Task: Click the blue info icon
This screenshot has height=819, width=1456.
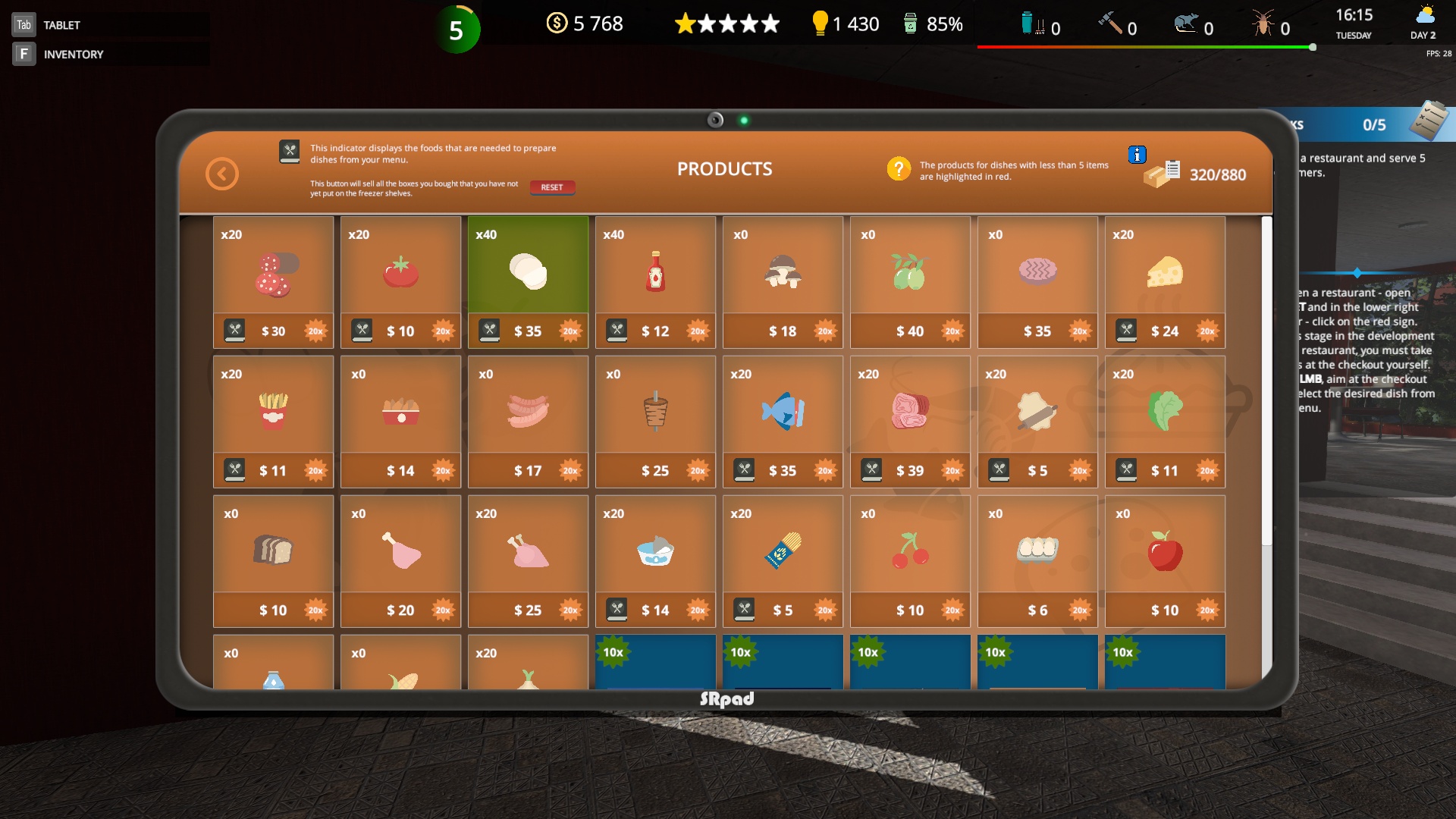Action: (1137, 155)
